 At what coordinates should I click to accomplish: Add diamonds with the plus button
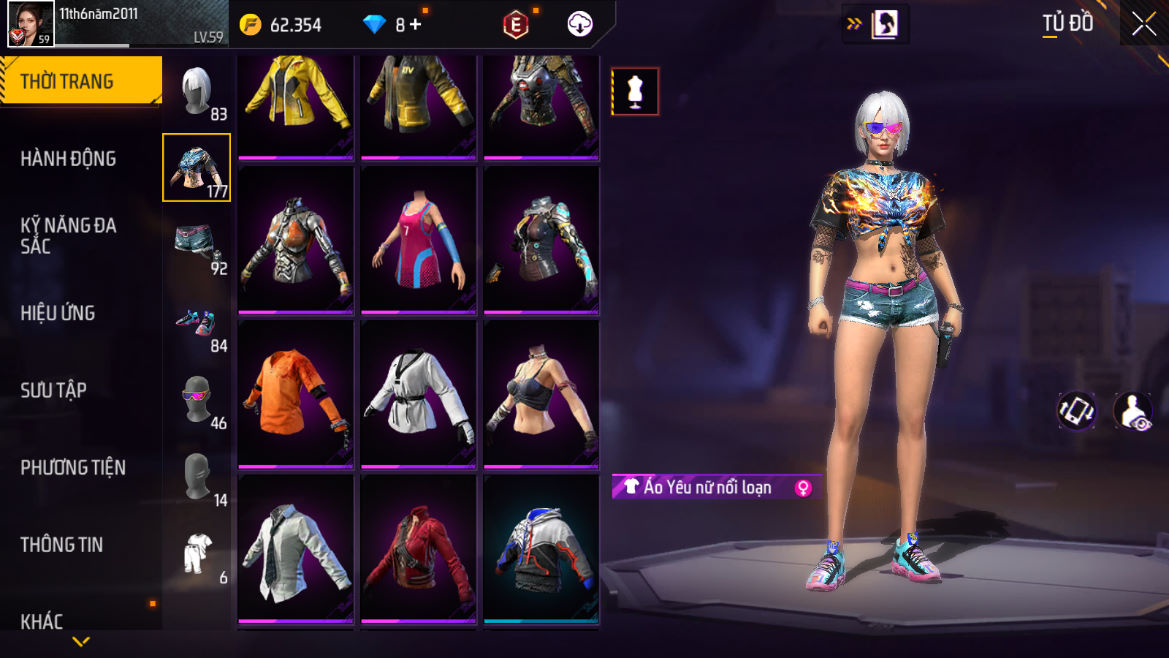click(415, 25)
